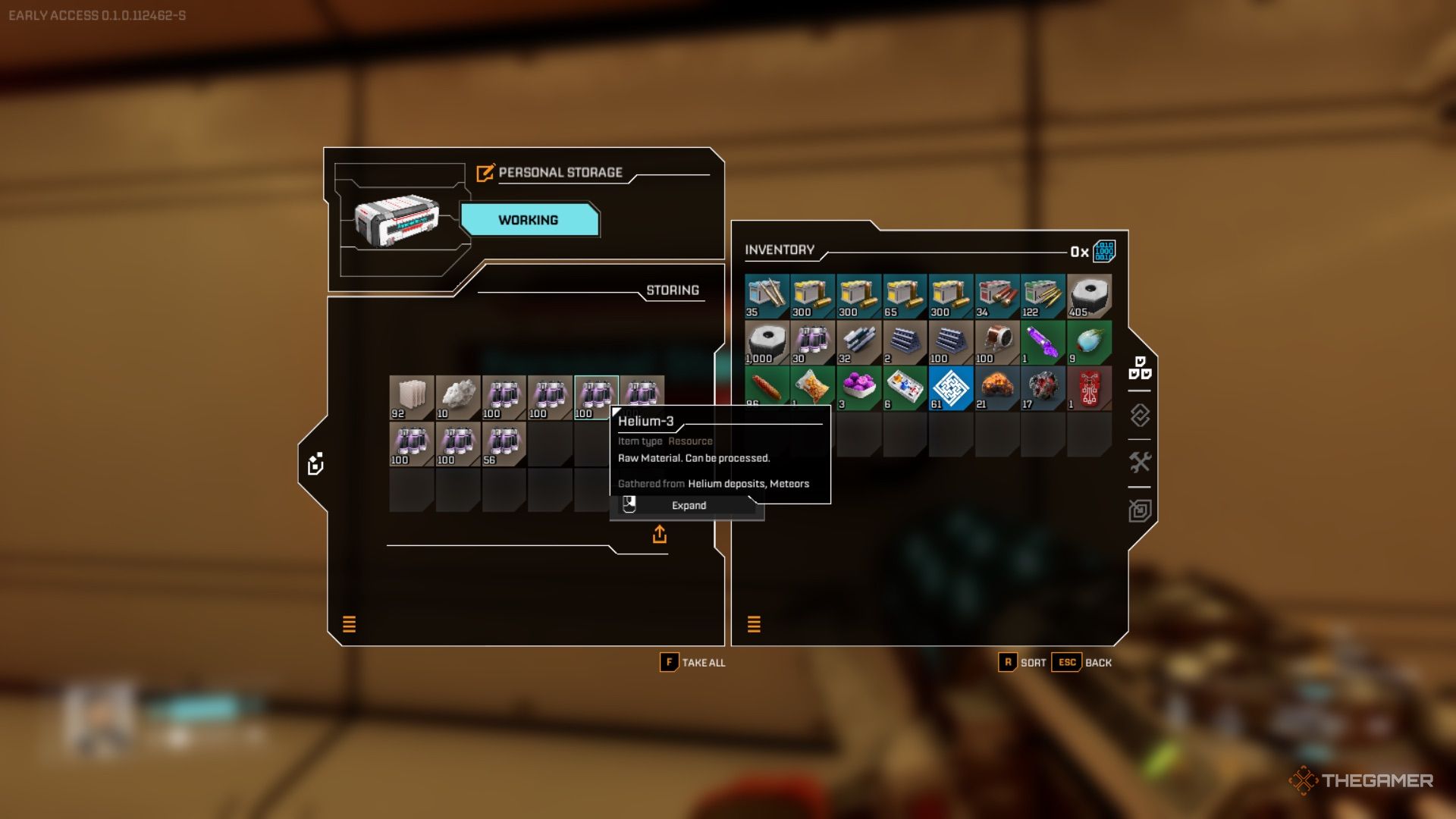Image resolution: width=1456 pixels, height=819 pixels.
Task: Select the Helium-3 stack of 30 in inventory
Action: pyautogui.click(x=812, y=342)
